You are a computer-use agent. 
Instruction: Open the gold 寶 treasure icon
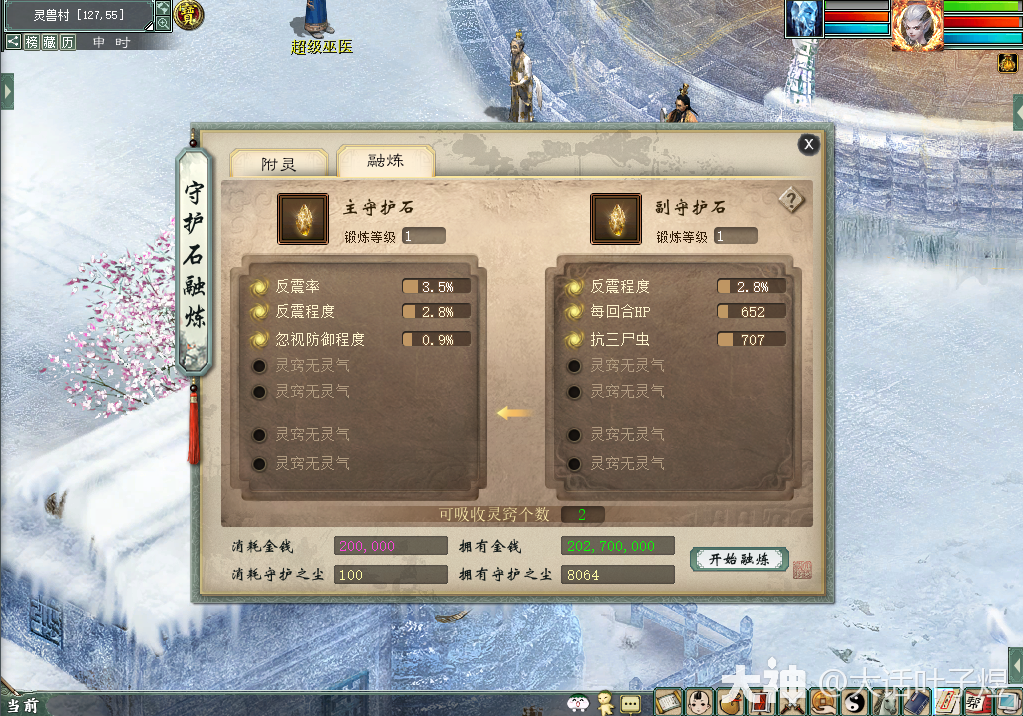188,15
